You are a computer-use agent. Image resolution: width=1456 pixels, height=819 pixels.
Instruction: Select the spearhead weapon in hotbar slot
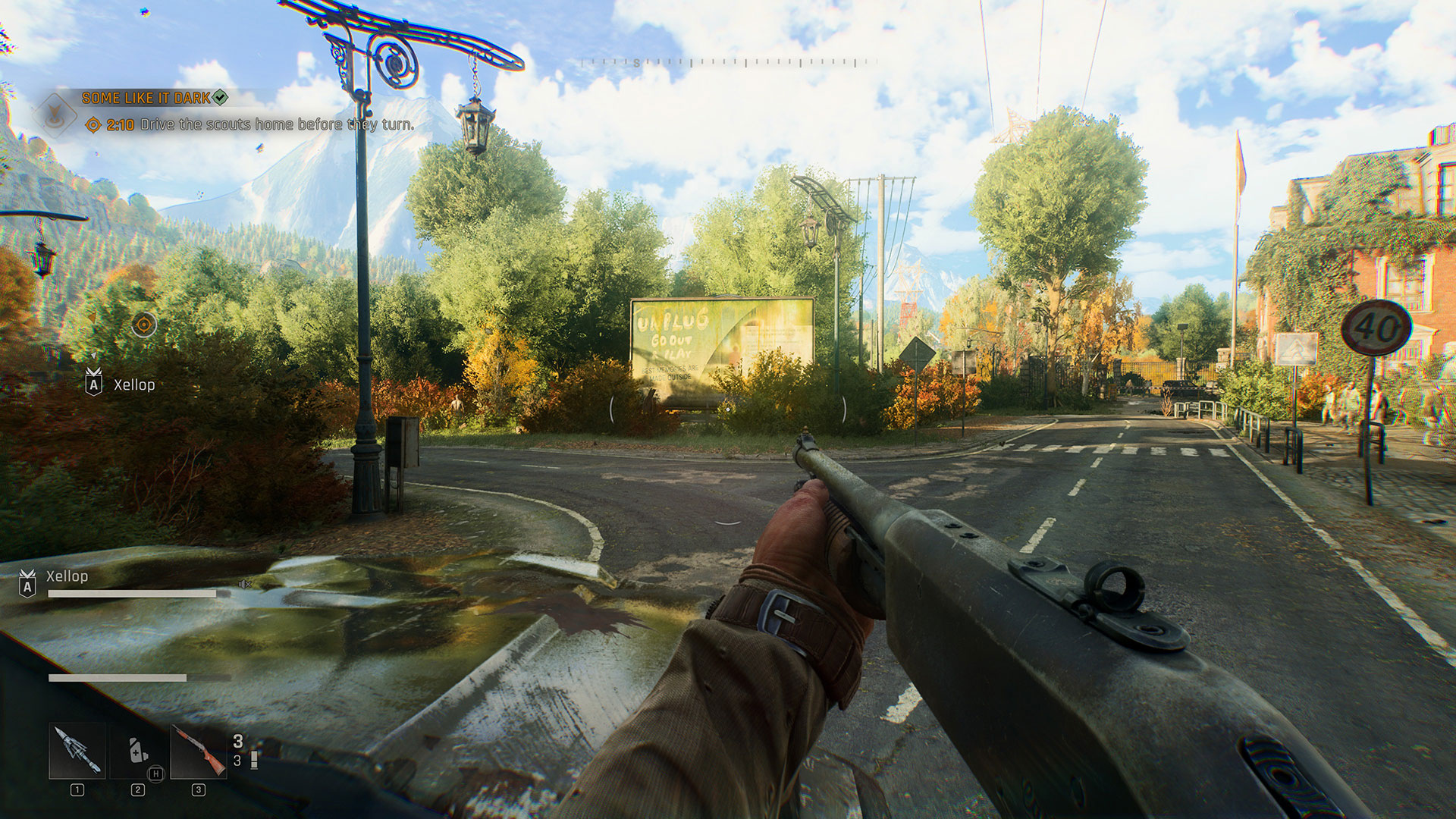click(77, 751)
